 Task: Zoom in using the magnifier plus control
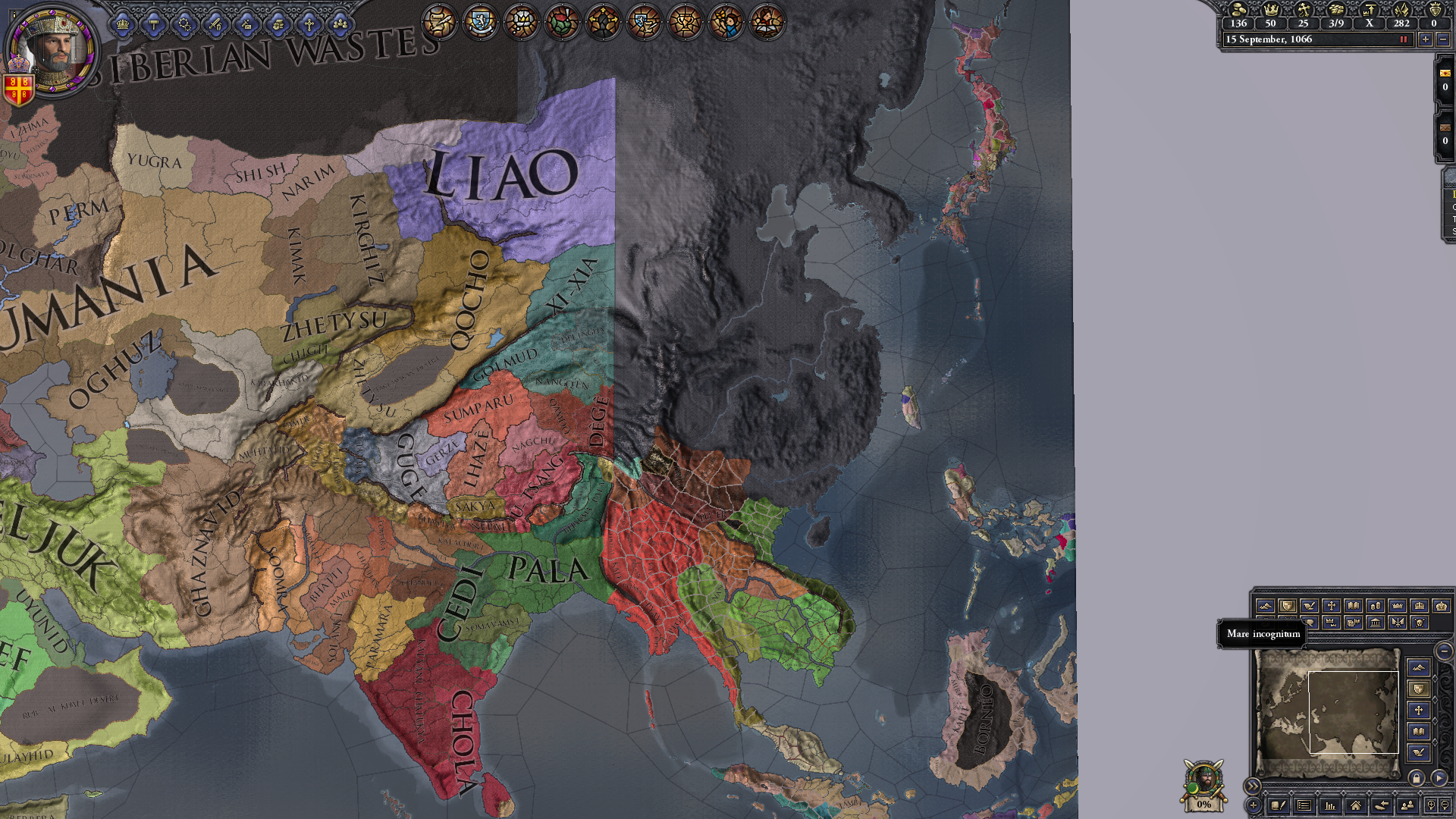tap(1430, 805)
